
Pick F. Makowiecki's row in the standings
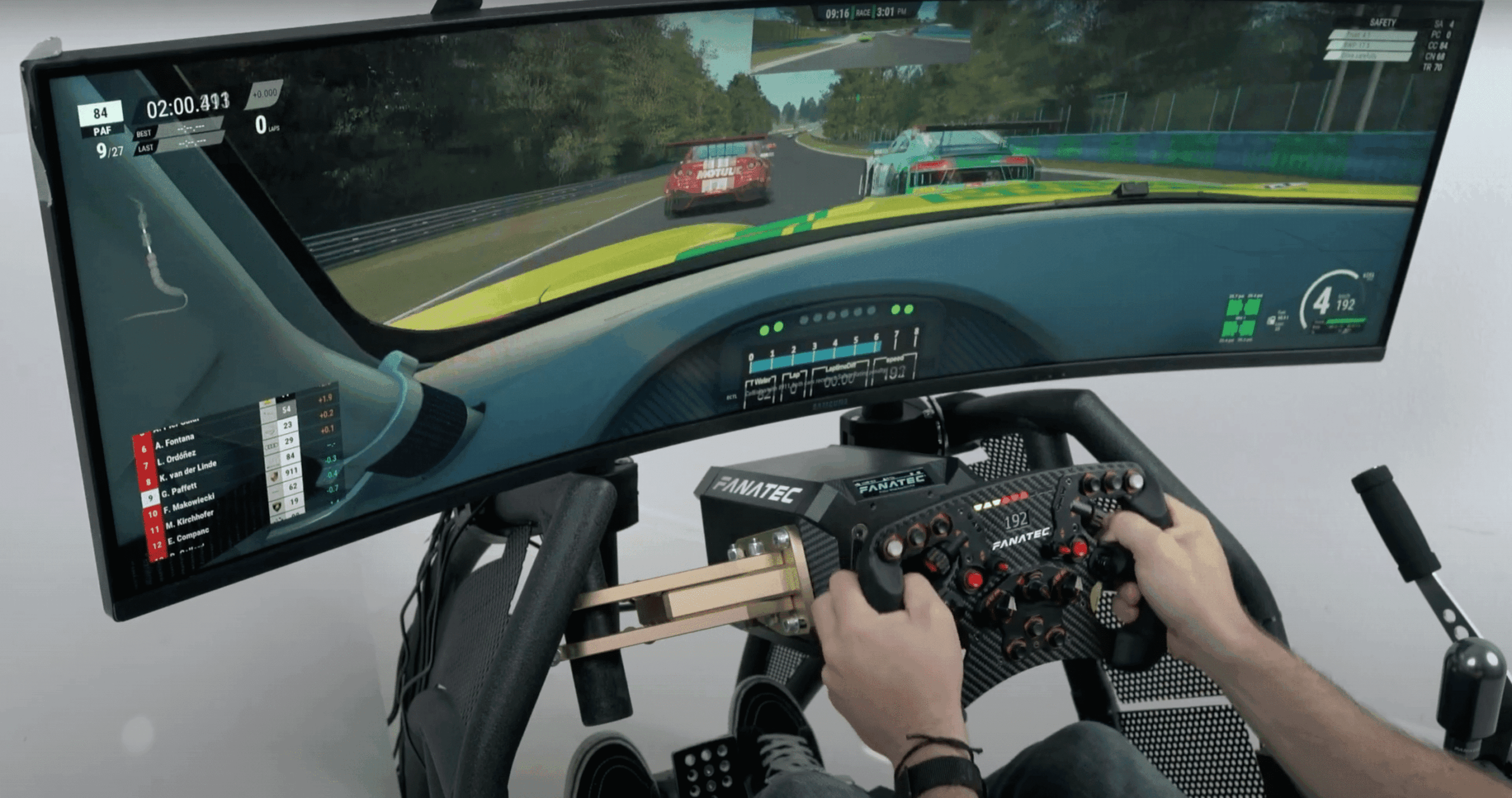[x=188, y=503]
